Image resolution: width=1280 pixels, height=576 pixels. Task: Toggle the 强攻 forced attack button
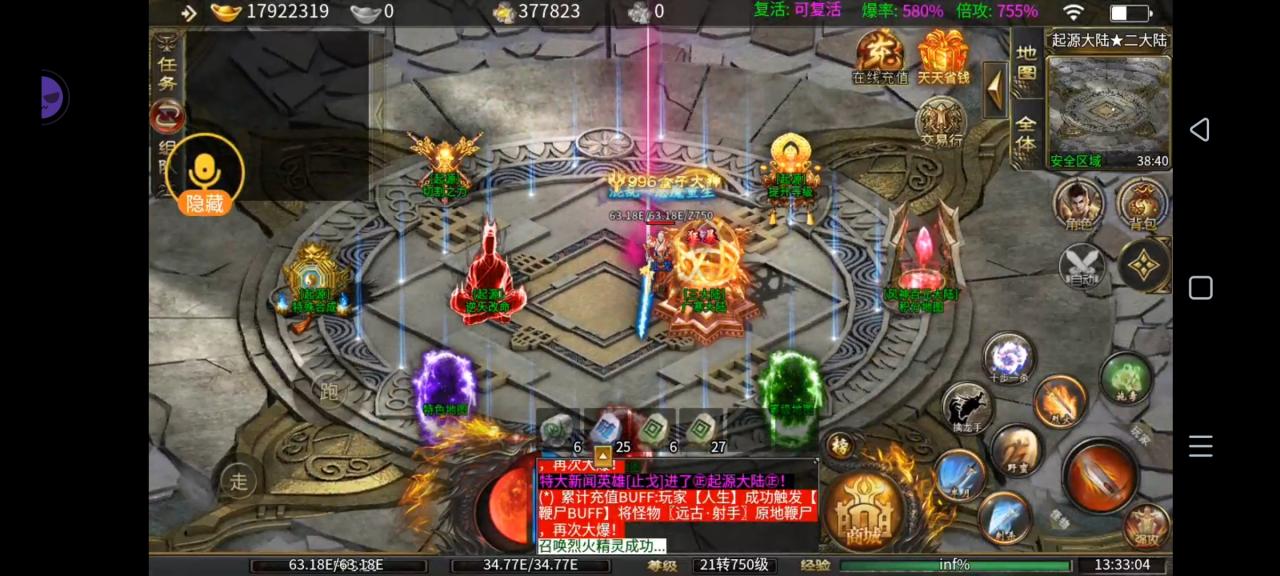coord(1146,526)
